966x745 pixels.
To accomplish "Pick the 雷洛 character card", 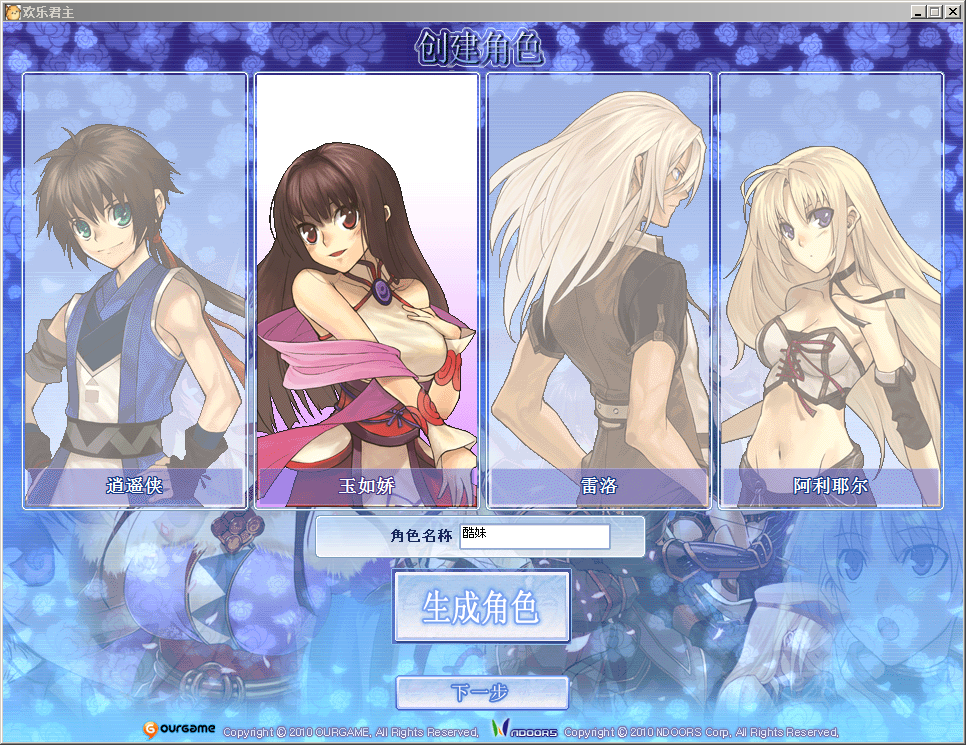I will 599,290.
